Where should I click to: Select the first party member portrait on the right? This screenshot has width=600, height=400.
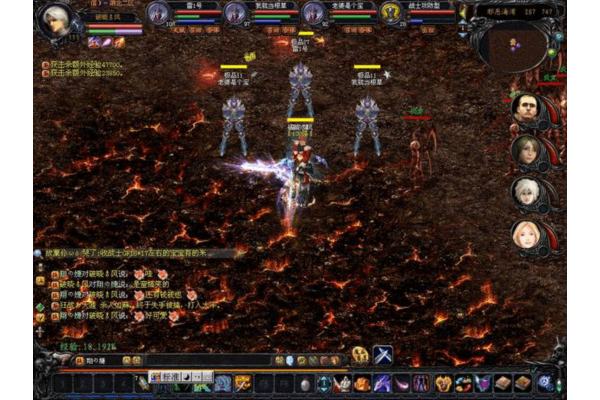[x=525, y=108]
